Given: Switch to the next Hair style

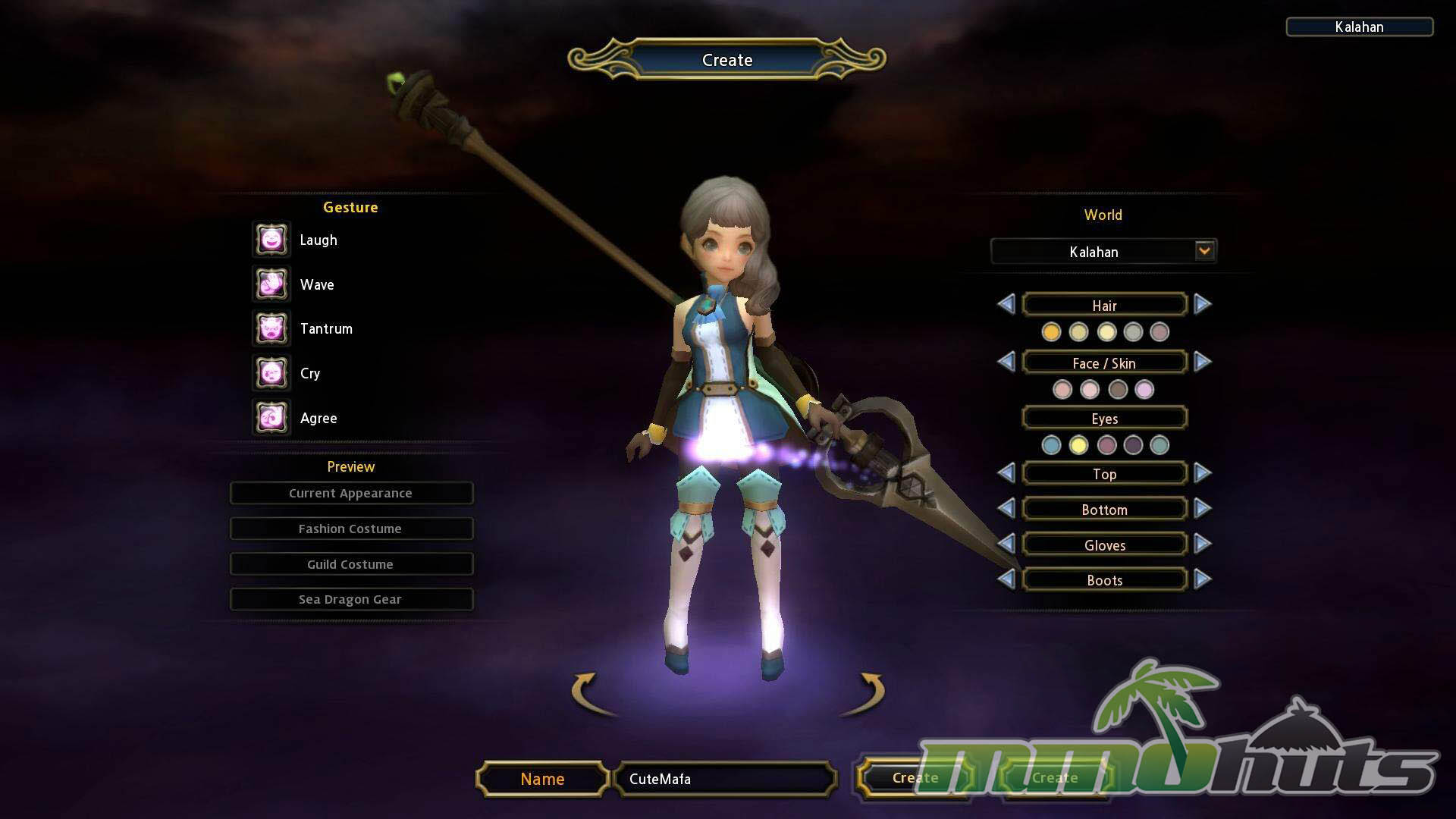Looking at the screenshot, I should click(x=1202, y=305).
